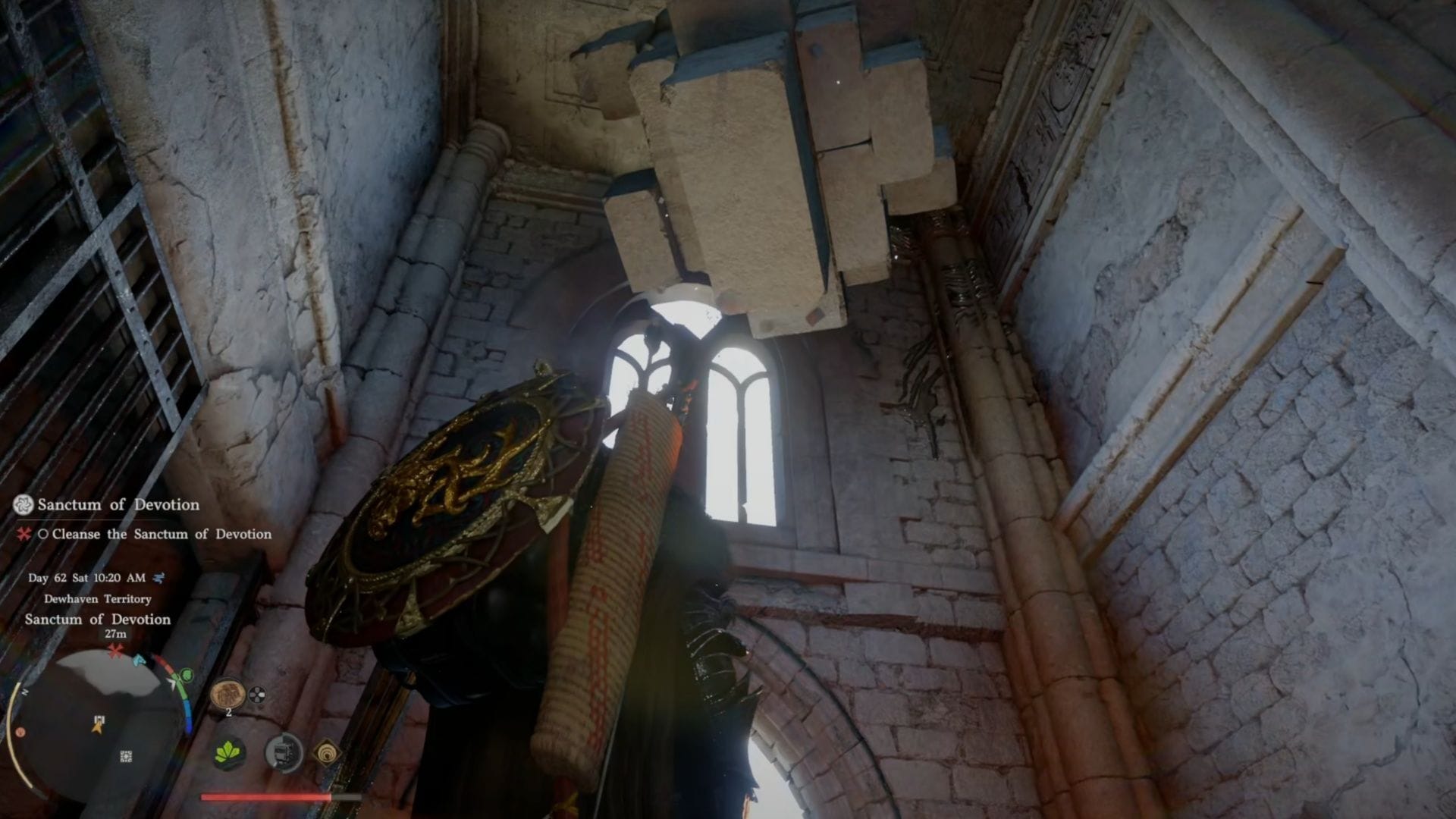The height and width of the screenshot is (819, 1456).
Task: Click the green leaf marker on minimap edge
Action: click(x=186, y=675)
